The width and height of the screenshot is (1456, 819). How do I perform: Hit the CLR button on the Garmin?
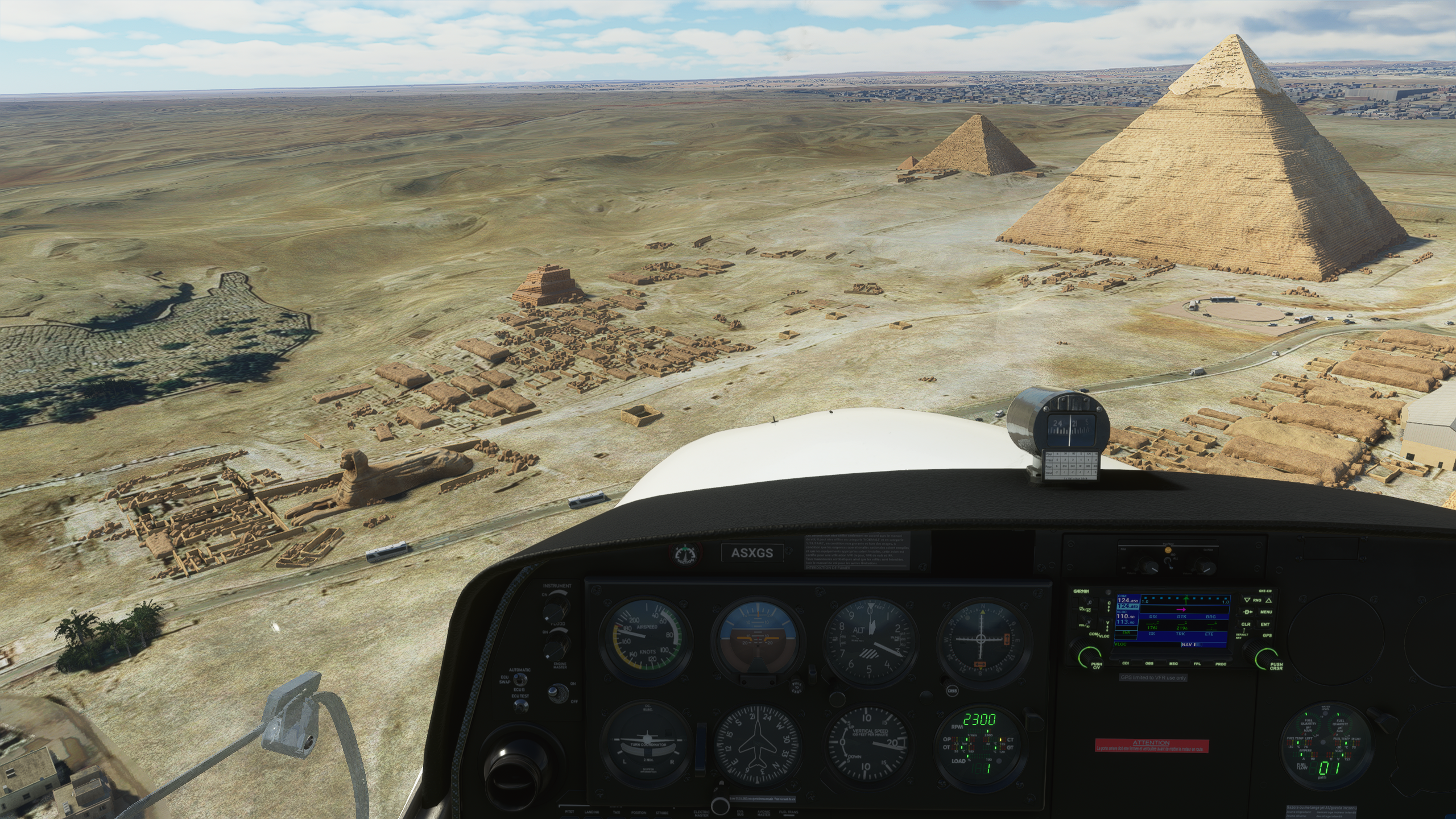[x=1246, y=624]
